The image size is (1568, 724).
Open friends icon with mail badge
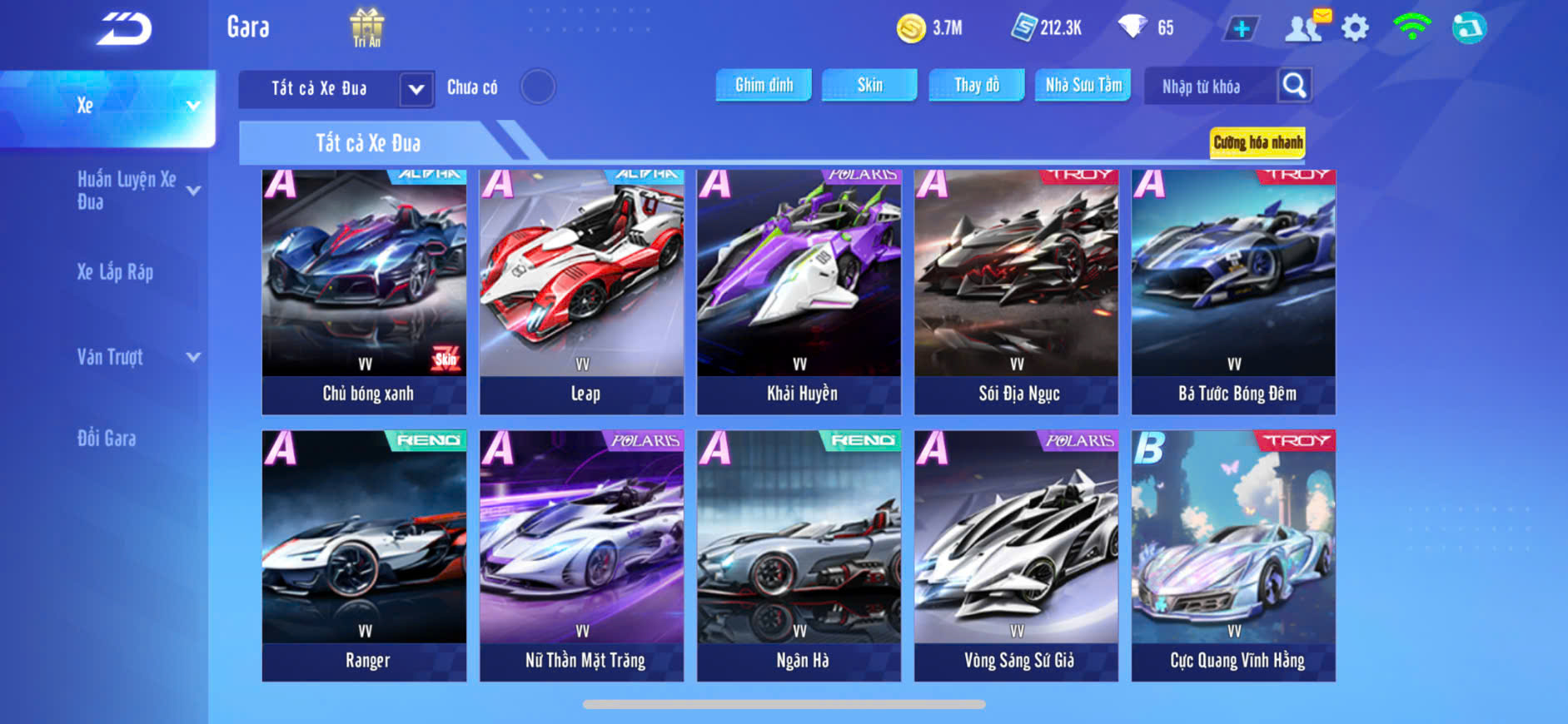[1306, 27]
